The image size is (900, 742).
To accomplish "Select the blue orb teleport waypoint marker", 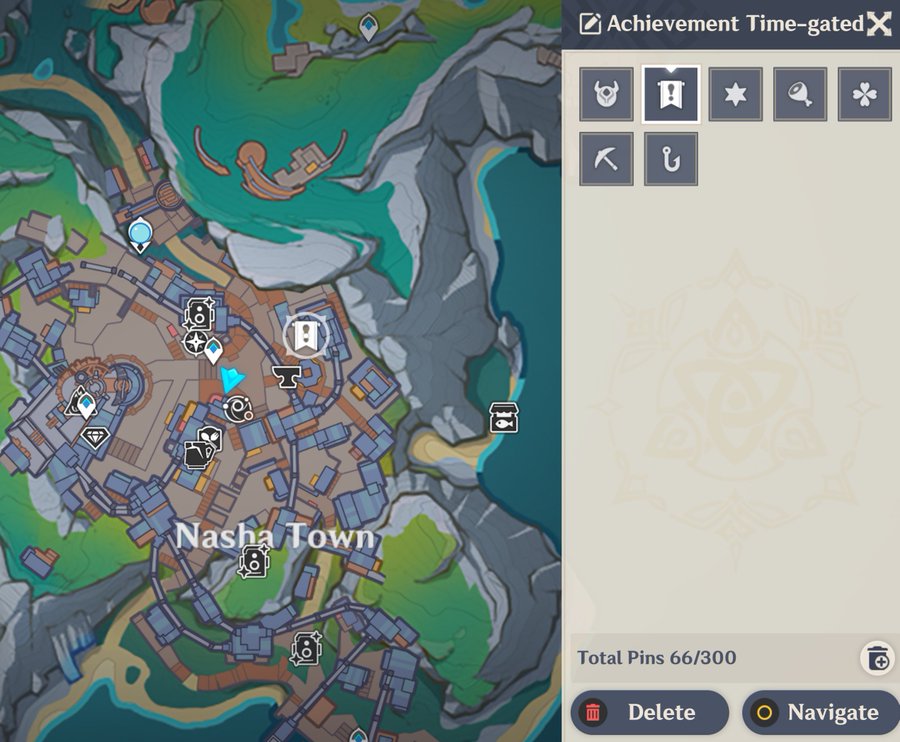I will (139, 235).
